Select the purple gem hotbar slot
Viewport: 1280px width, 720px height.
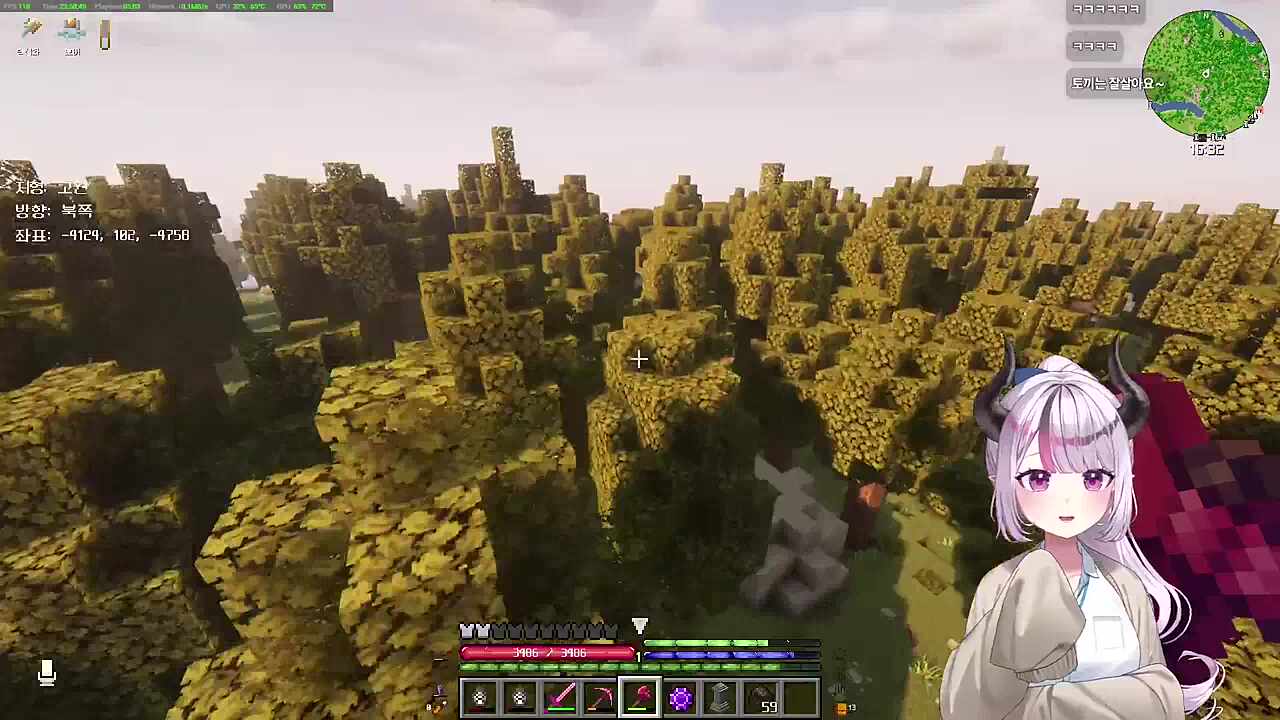680,697
